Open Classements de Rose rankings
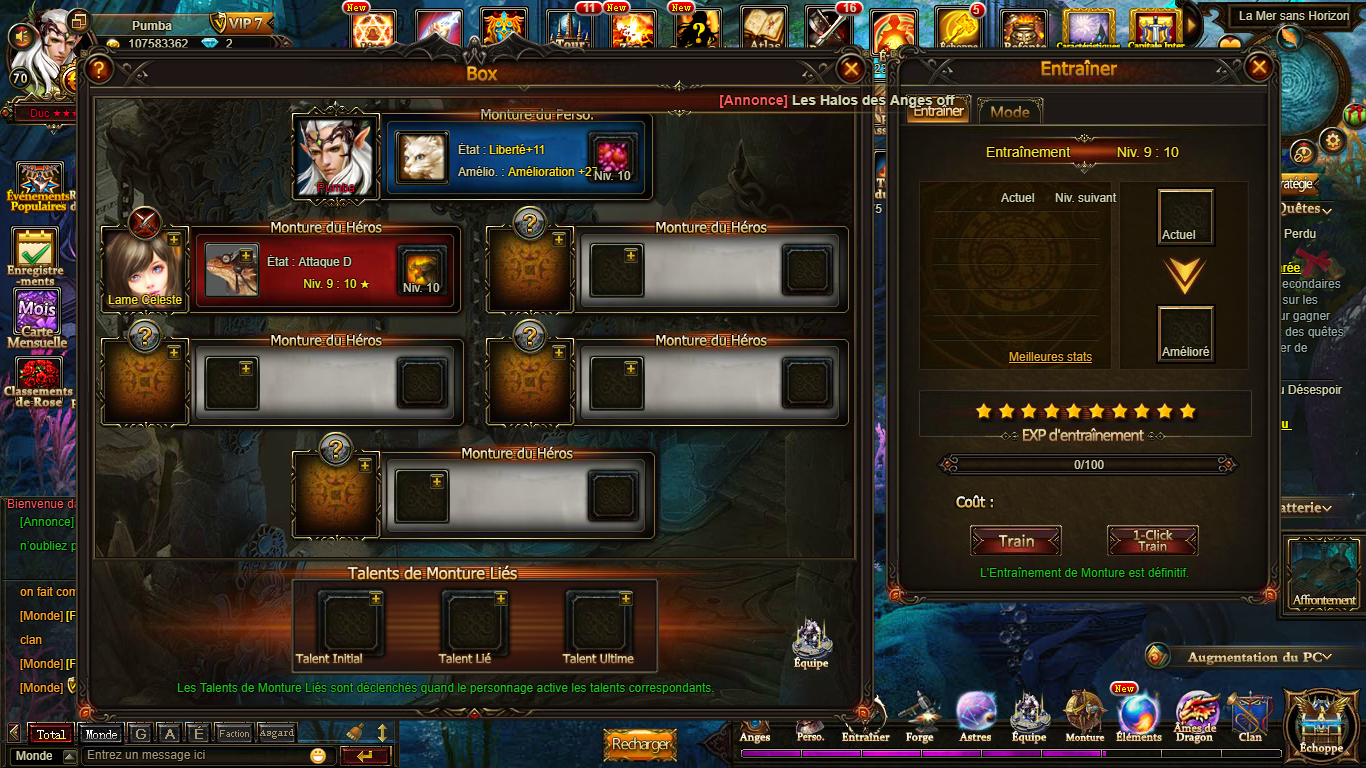This screenshot has height=768, width=1366. pos(38,382)
